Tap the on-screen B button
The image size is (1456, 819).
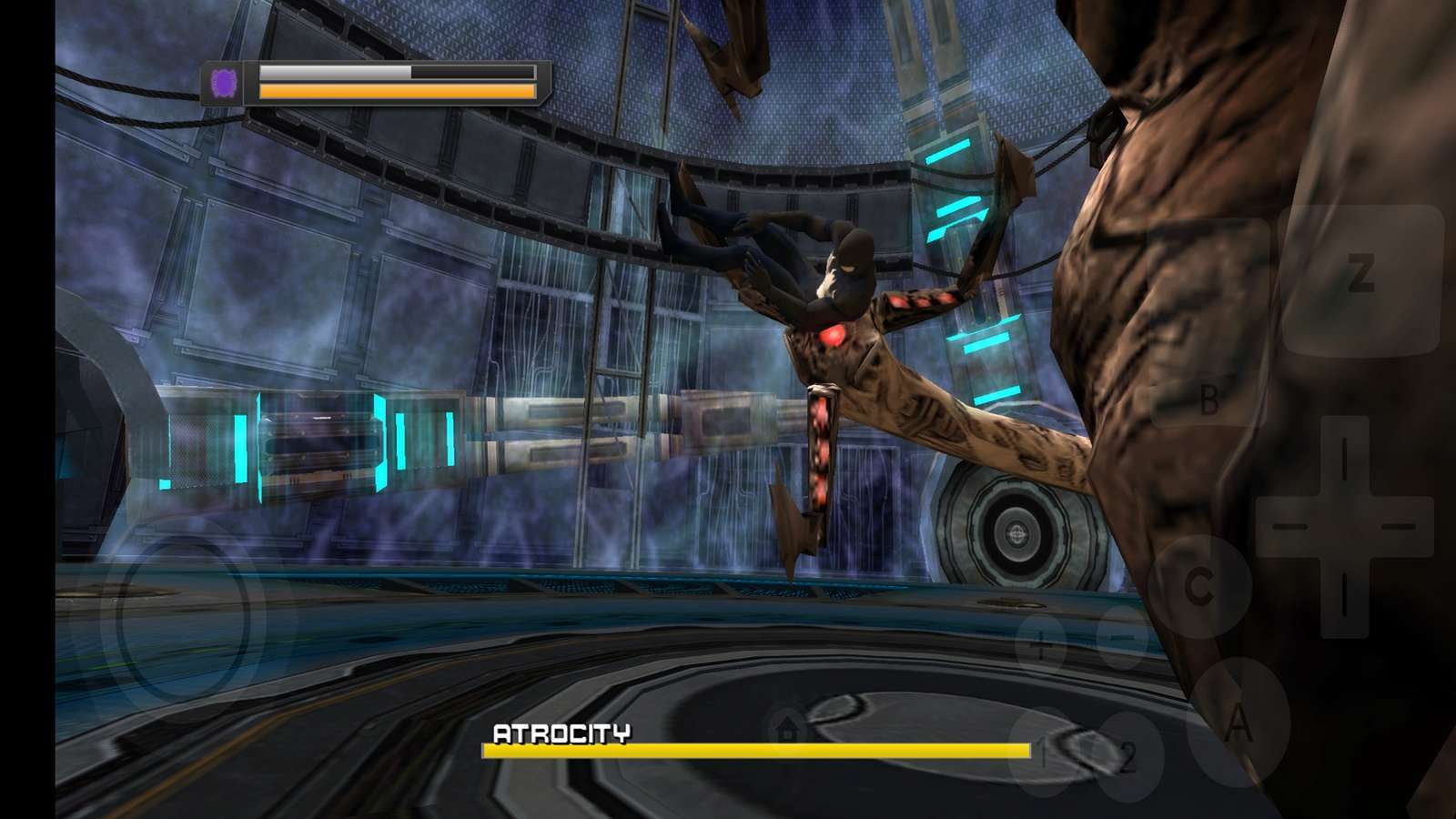coord(1208,399)
